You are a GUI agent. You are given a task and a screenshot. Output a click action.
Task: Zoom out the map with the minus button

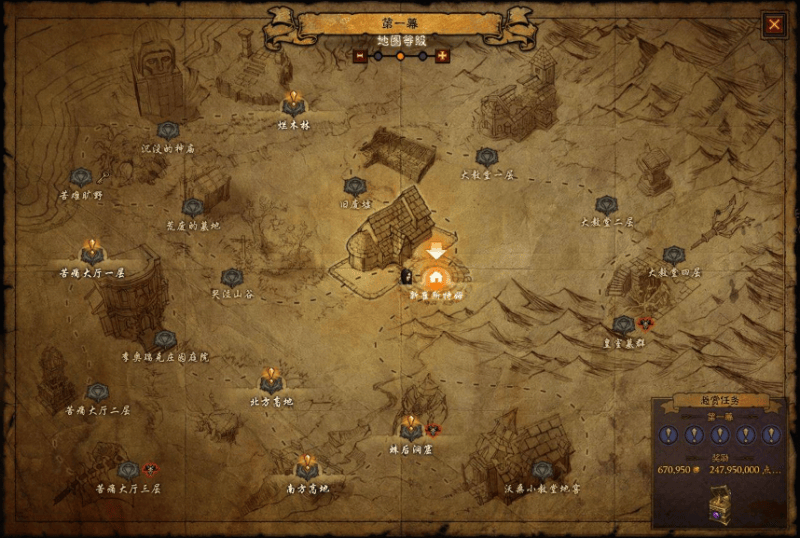359,56
